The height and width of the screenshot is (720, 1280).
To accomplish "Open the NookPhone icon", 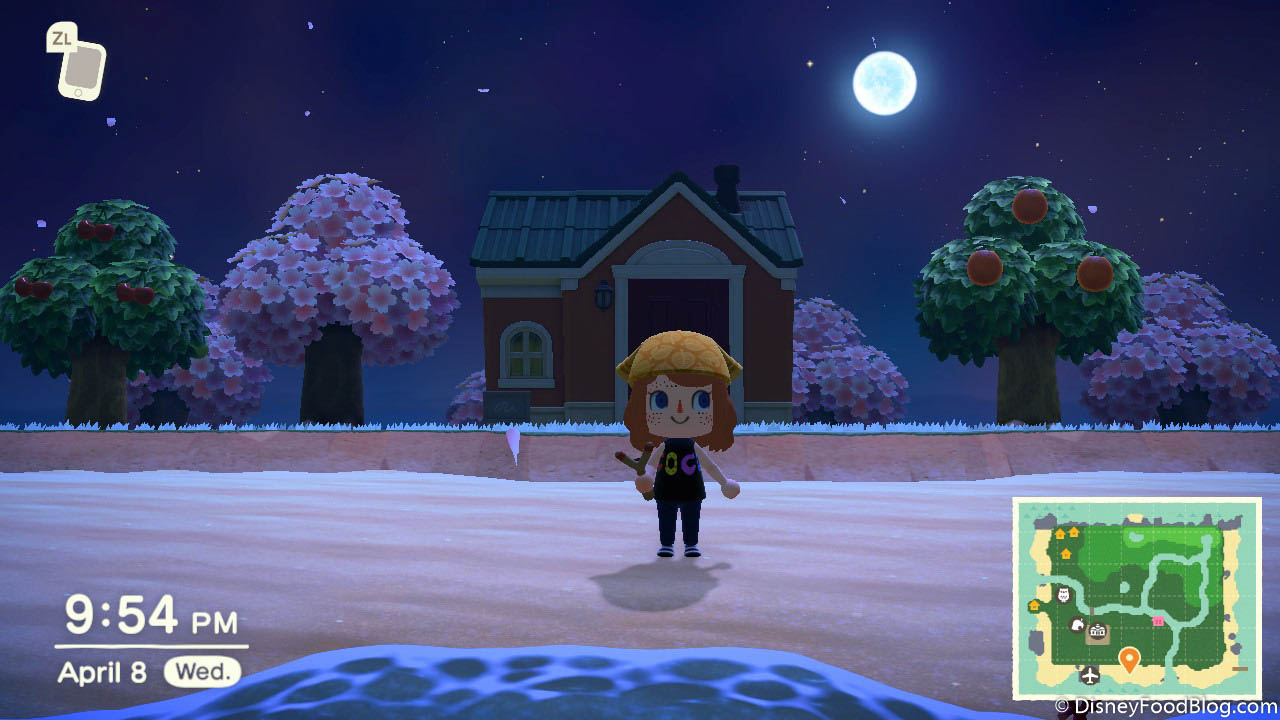I will pos(80,68).
